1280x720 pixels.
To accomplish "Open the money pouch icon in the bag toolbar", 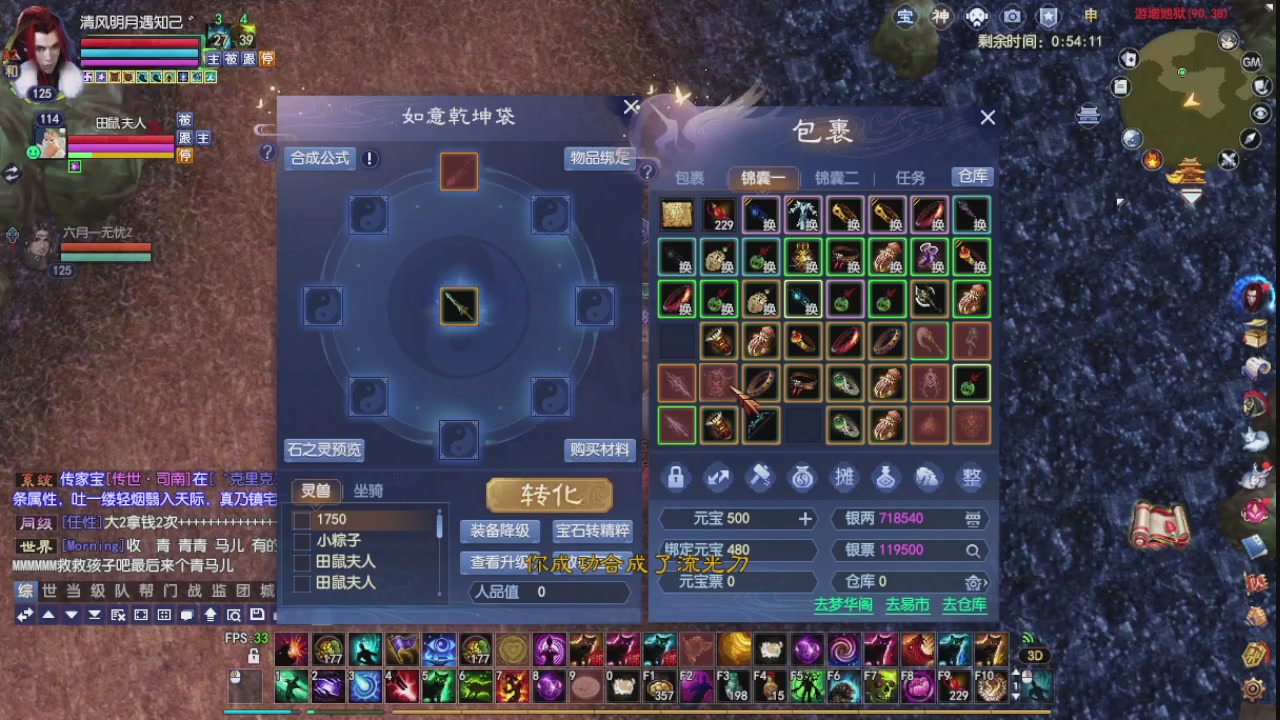I will tap(801, 478).
